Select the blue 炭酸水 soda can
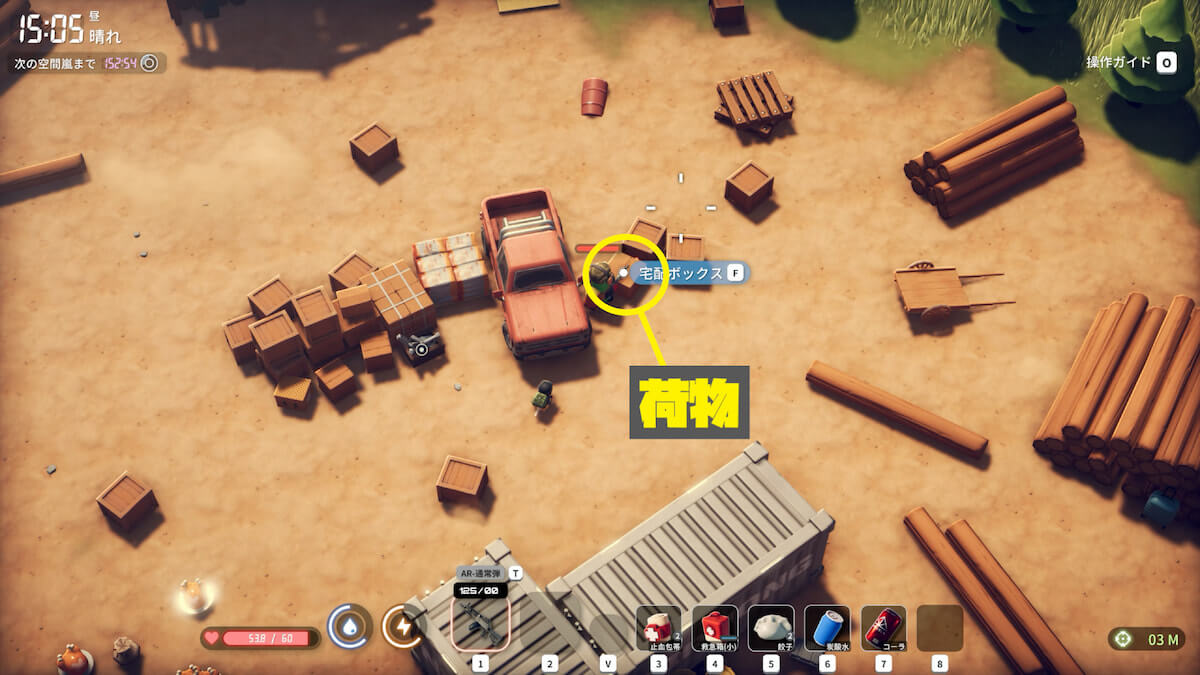Screen dimensions: 1200x675 tap(827, 628)
